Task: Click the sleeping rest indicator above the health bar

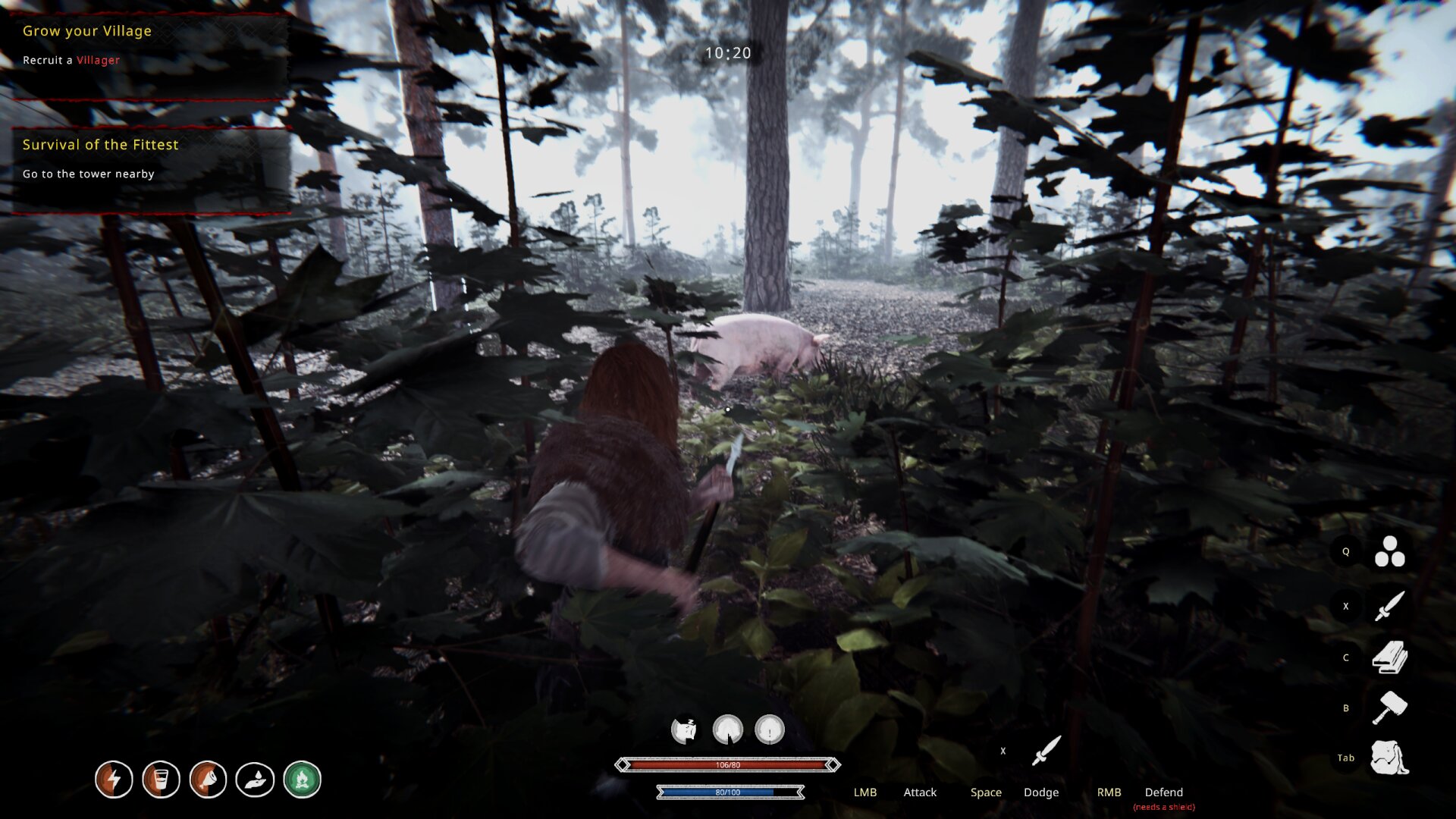Action: [x=686, y=728]
